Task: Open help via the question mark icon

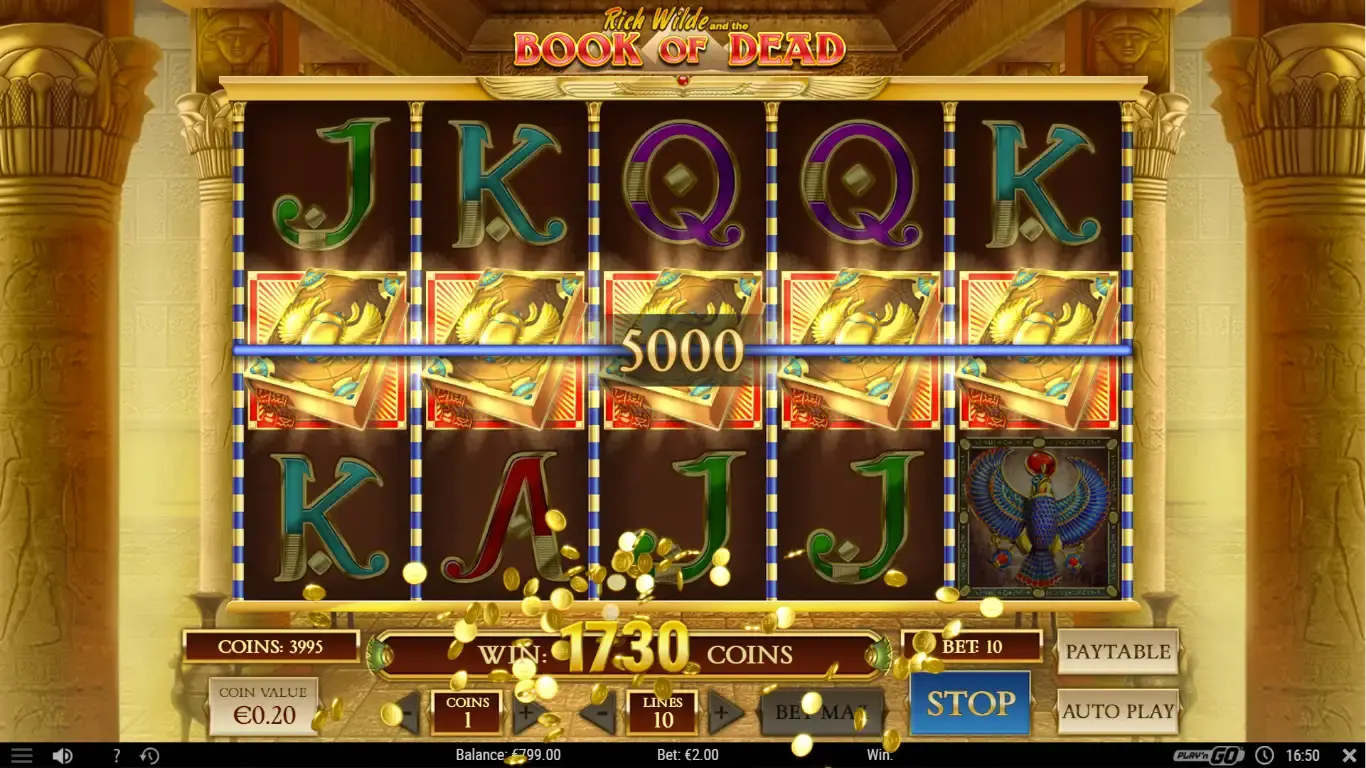Action: (x=116, y=755)
